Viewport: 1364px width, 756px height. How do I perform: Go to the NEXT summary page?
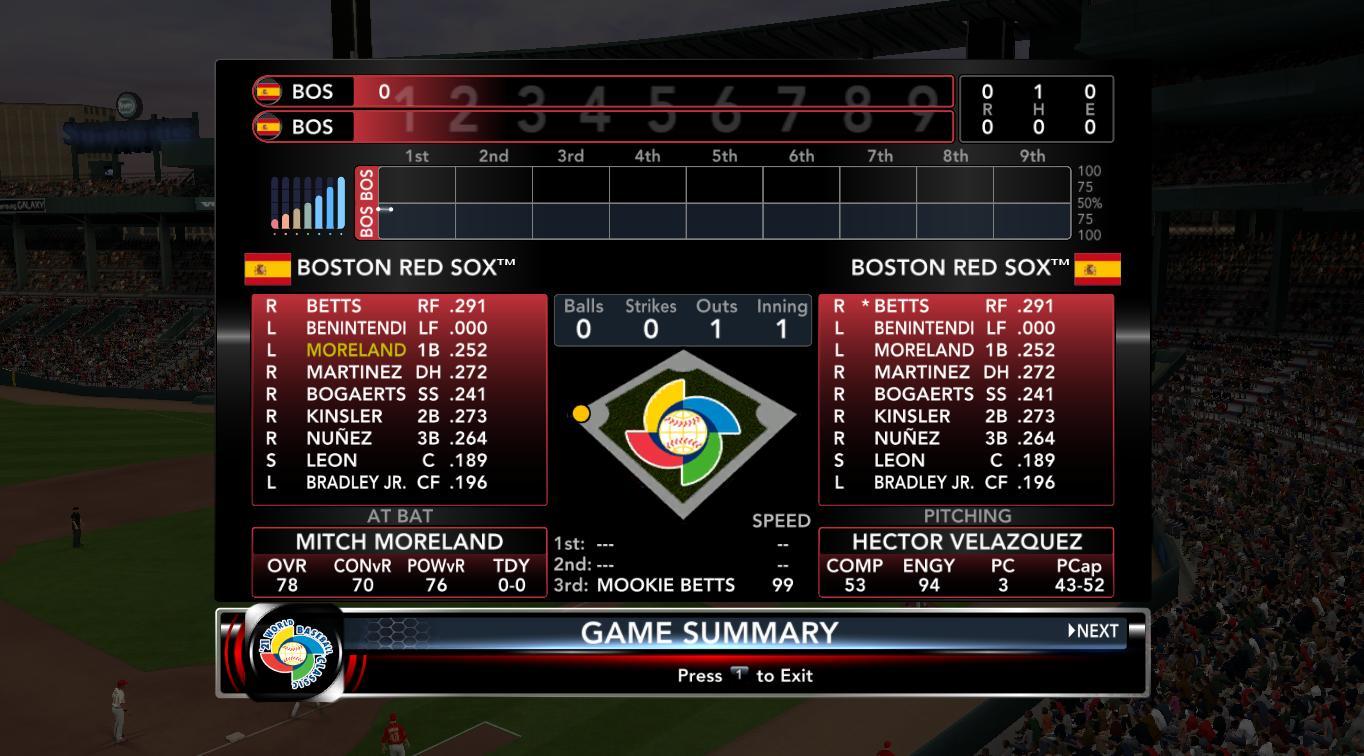click(1093, 631)
